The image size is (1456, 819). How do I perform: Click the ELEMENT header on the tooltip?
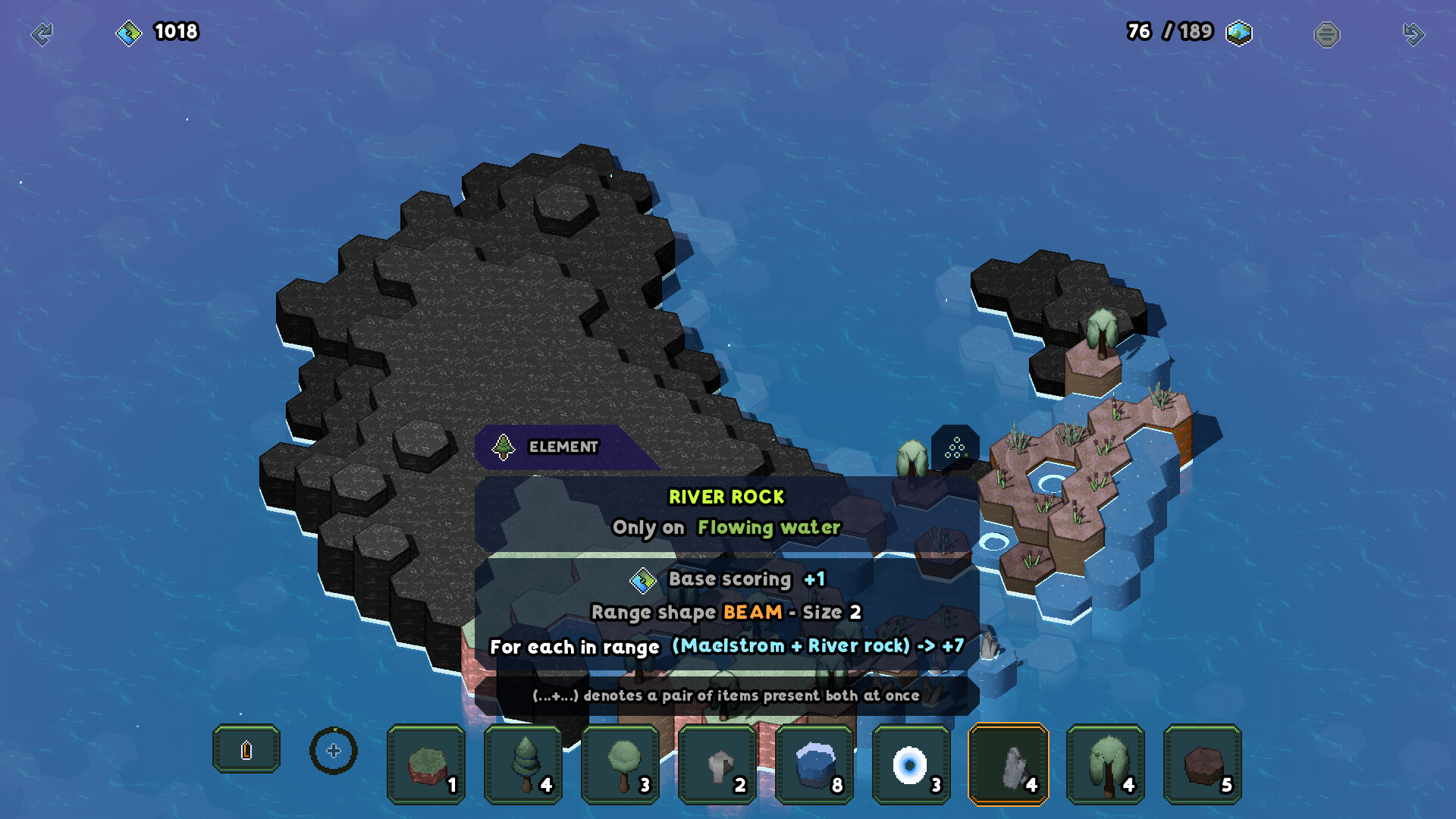561,447
